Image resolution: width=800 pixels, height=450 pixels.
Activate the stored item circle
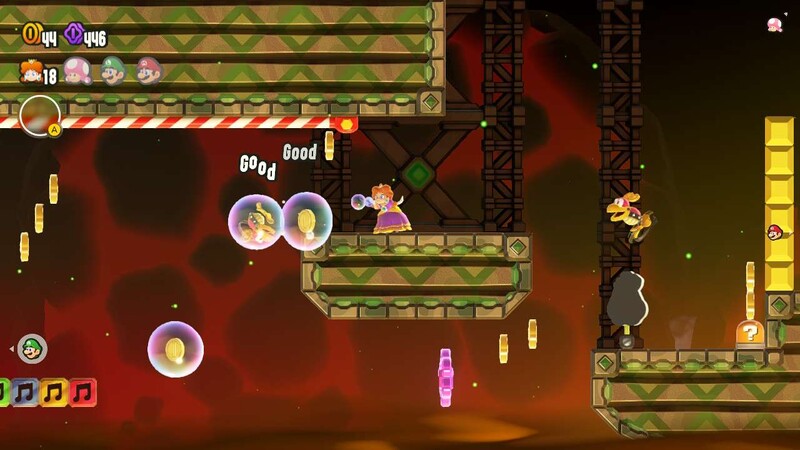(39, 113)
